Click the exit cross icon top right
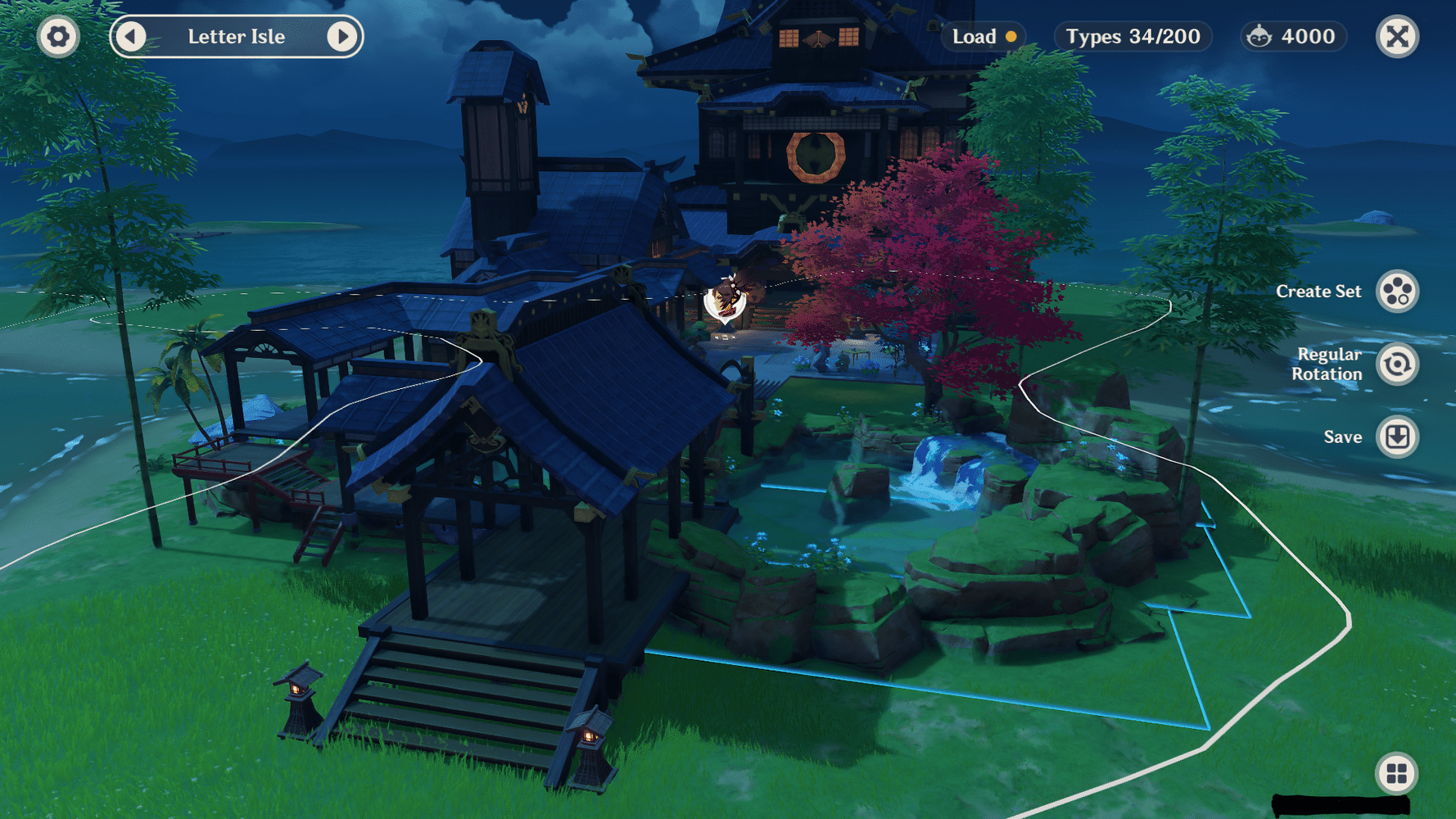Image resolution: width=1456 pixels, height=819 pixels. tap(1397, 36)
